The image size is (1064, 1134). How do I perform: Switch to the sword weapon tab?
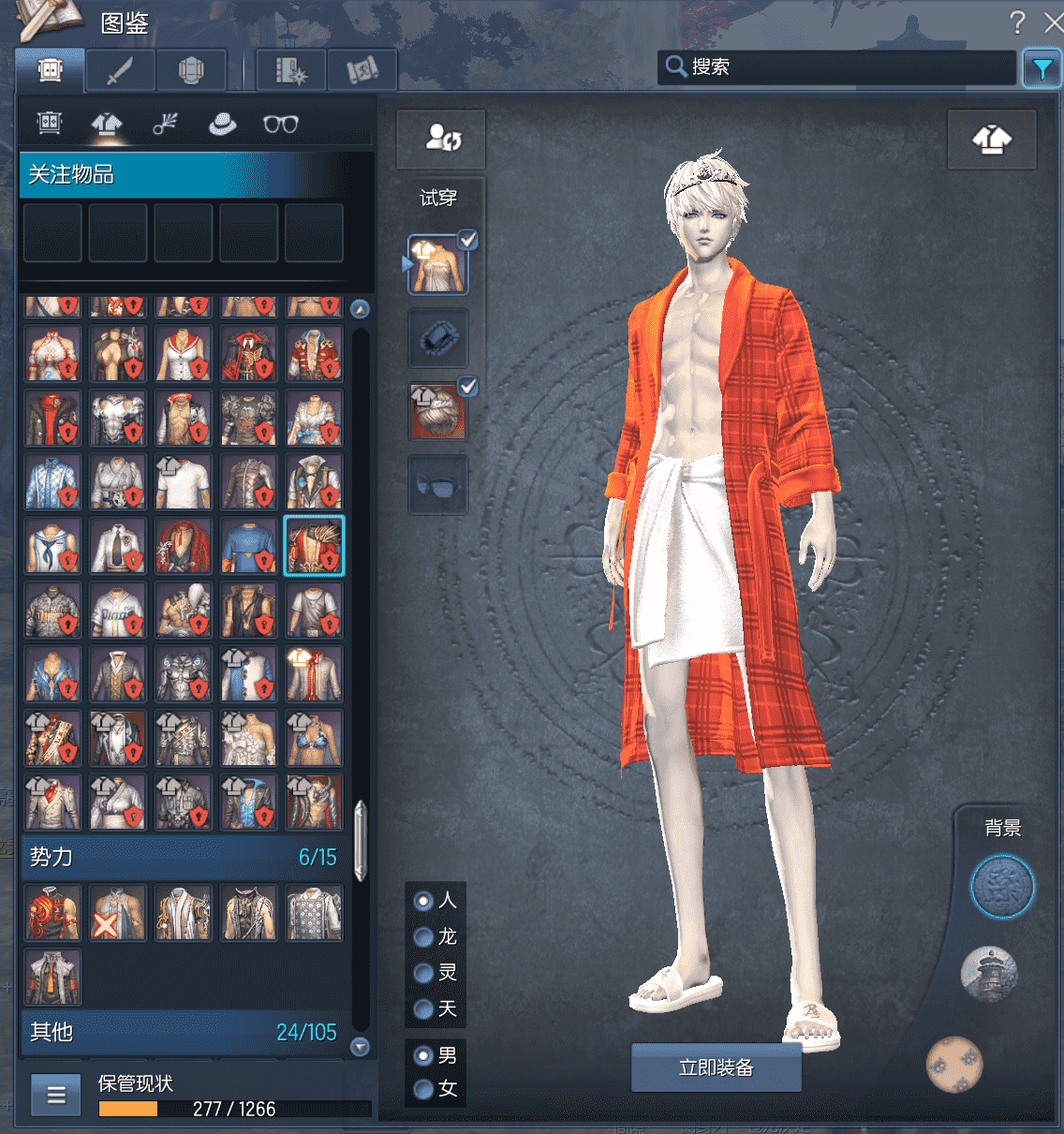(x=120, y=70)
